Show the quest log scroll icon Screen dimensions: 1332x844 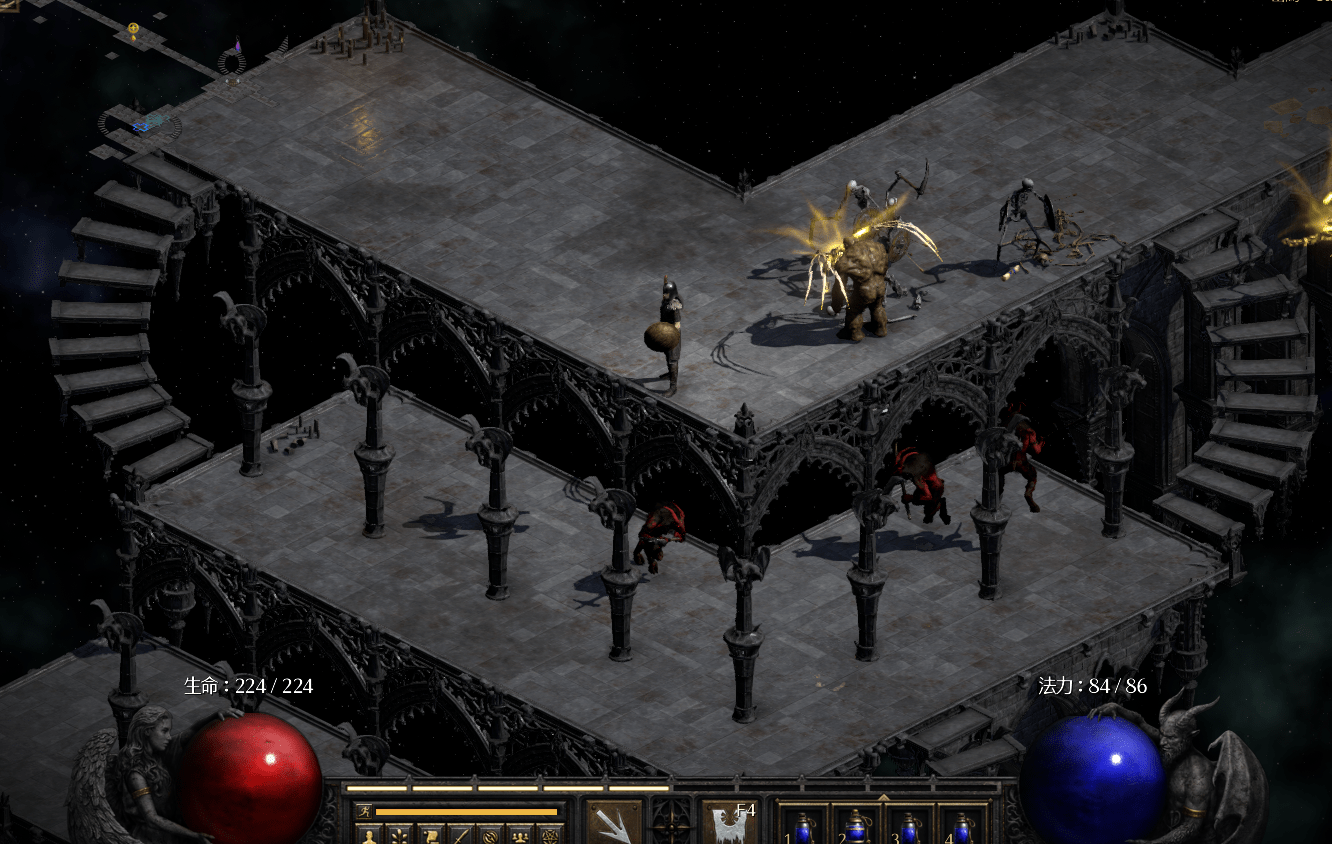[x=429, y=835]
